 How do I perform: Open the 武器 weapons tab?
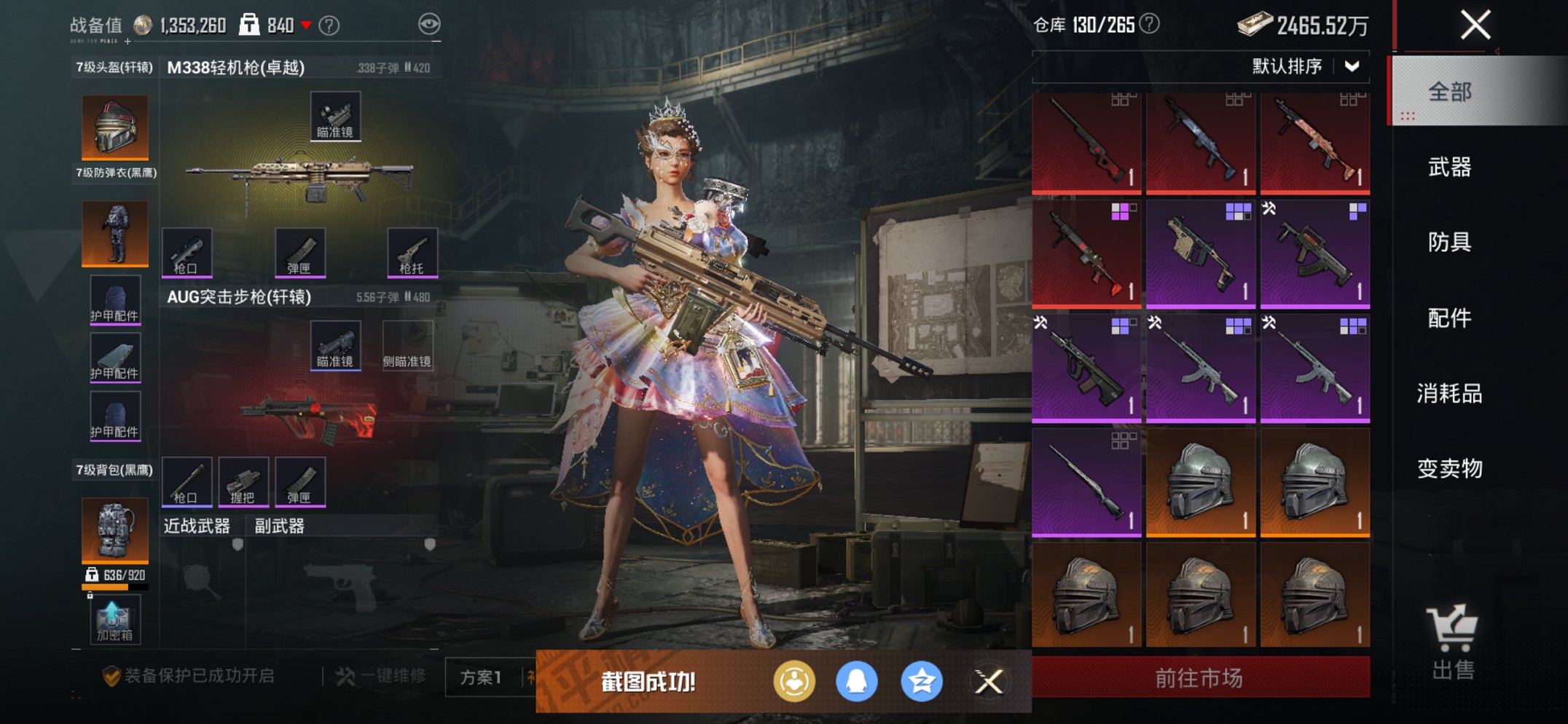point(1450,168)
